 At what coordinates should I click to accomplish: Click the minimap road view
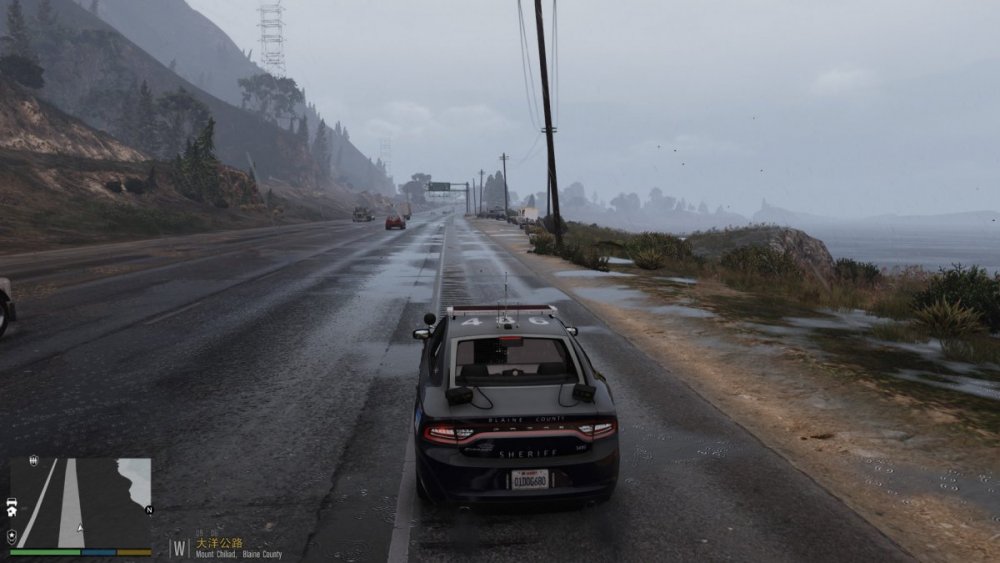click(x=81, y=502)
